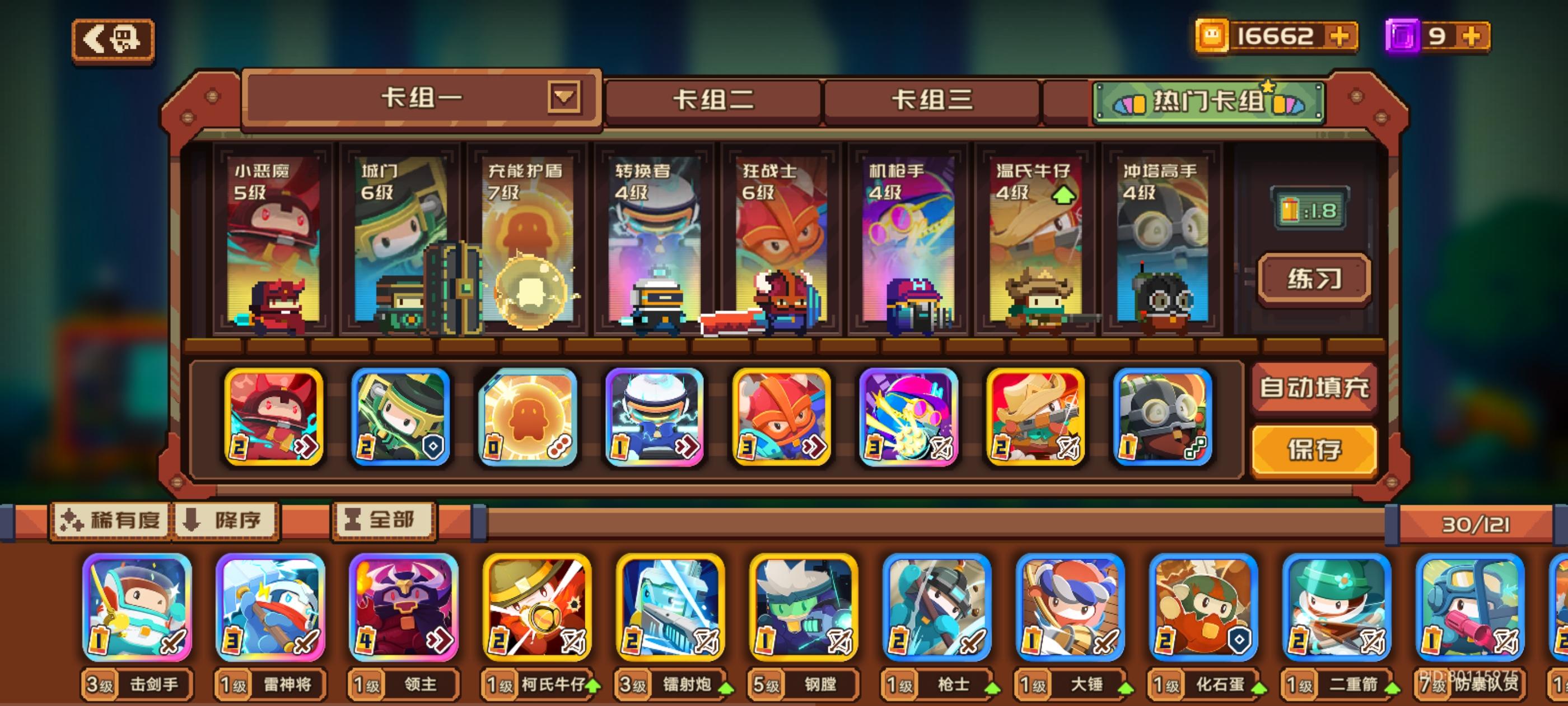Tap the 温氏牛仔 cowboy card icon
Viewport: 1568px width, 706px height.
(1033, 417)
